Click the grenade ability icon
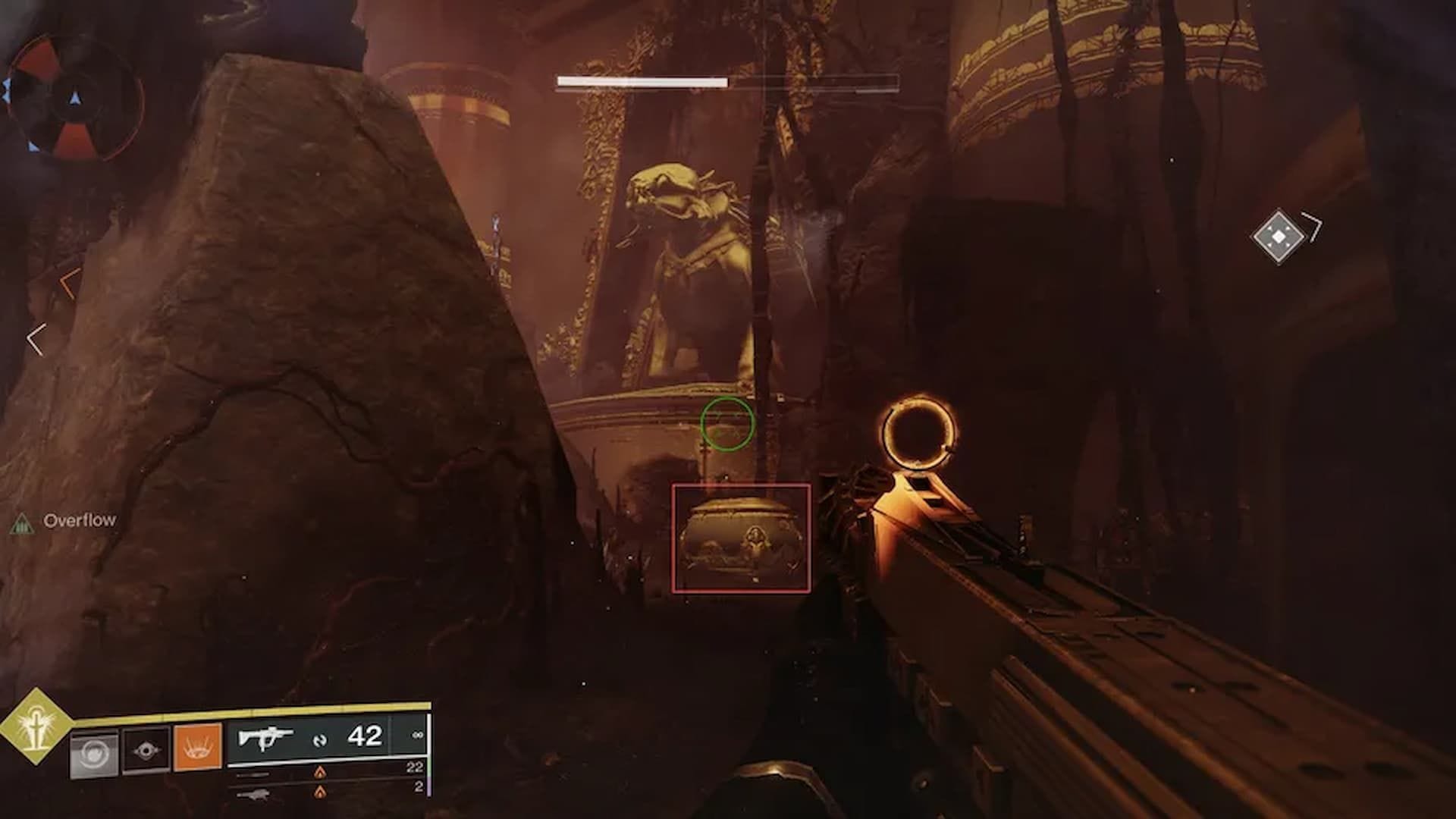This screenshot has height=819, width=1456. coord(92,752)
